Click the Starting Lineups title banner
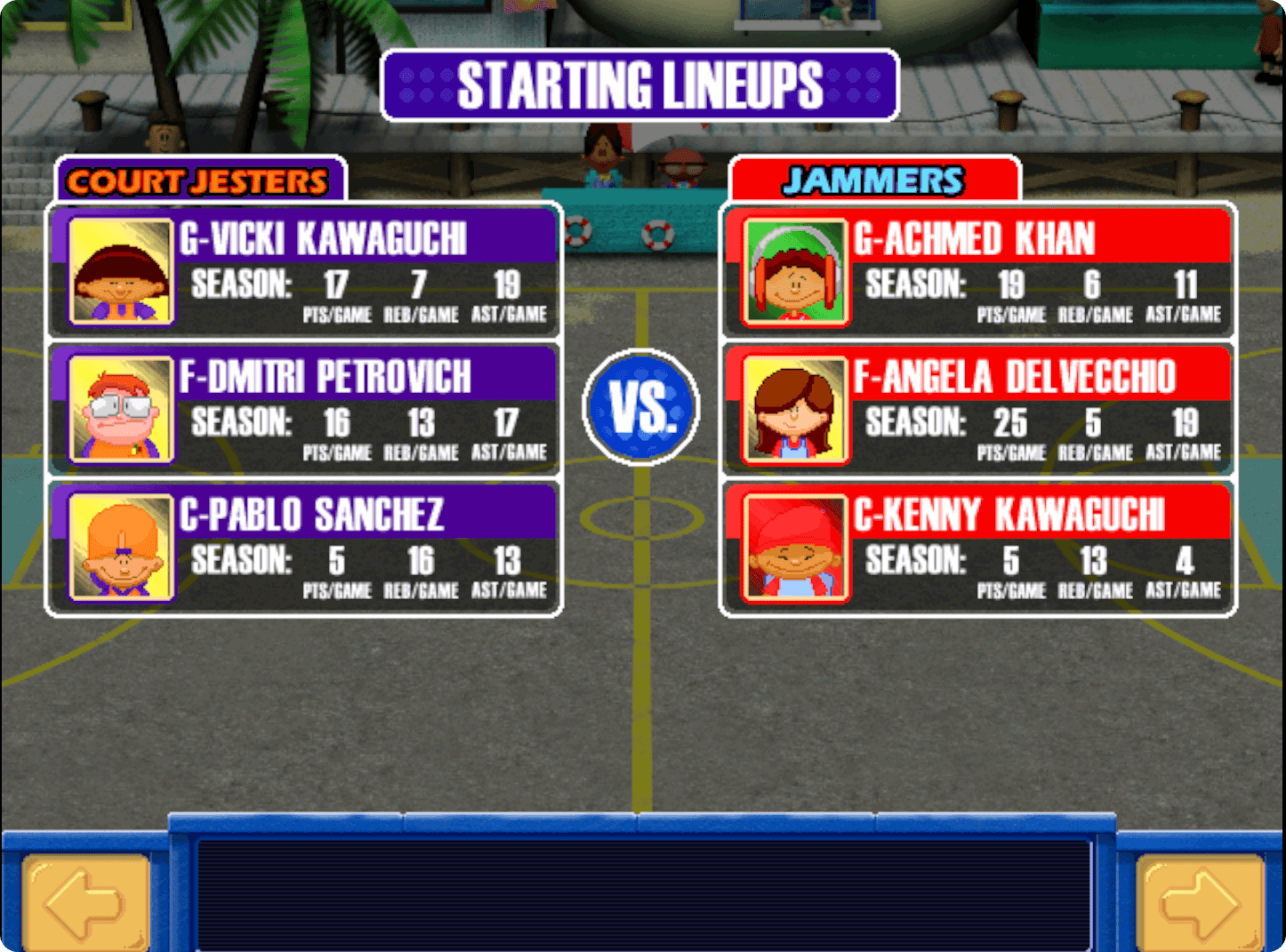The height and width of the screenshot is (952, 1286). point(642,85)
